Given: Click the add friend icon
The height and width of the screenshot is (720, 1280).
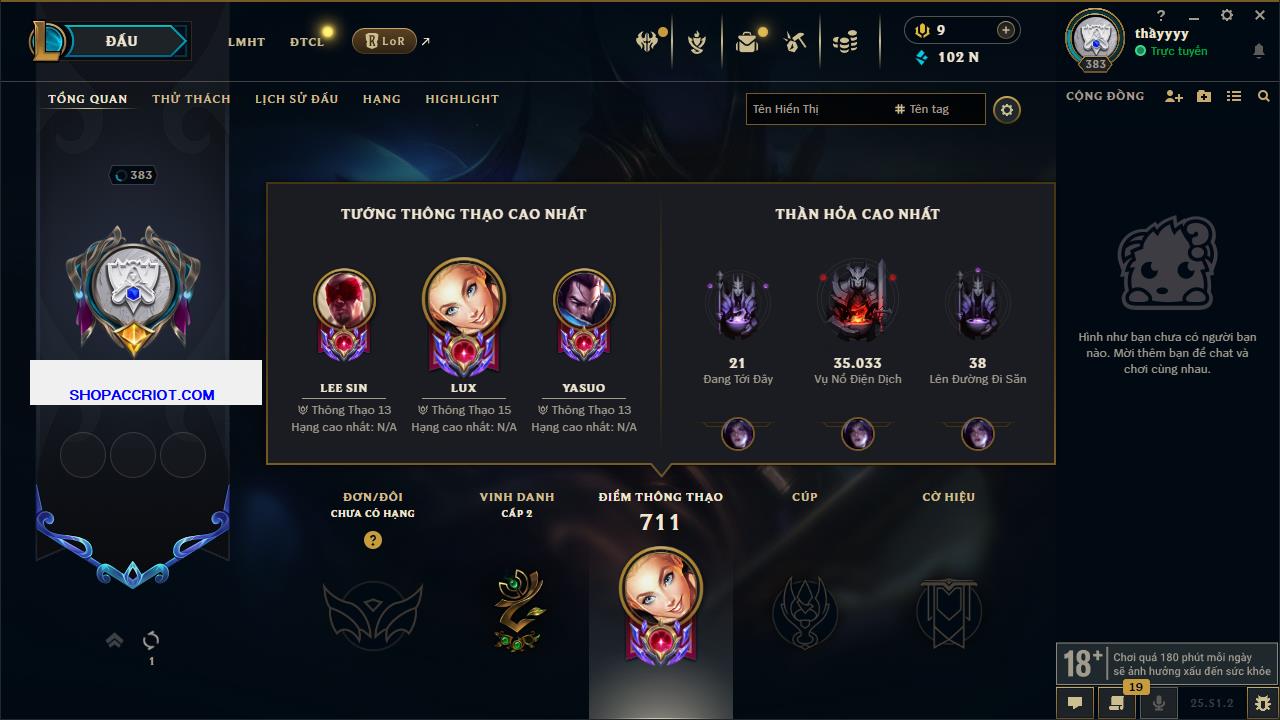Looking at the screenshot, I should click(1174, 96).
